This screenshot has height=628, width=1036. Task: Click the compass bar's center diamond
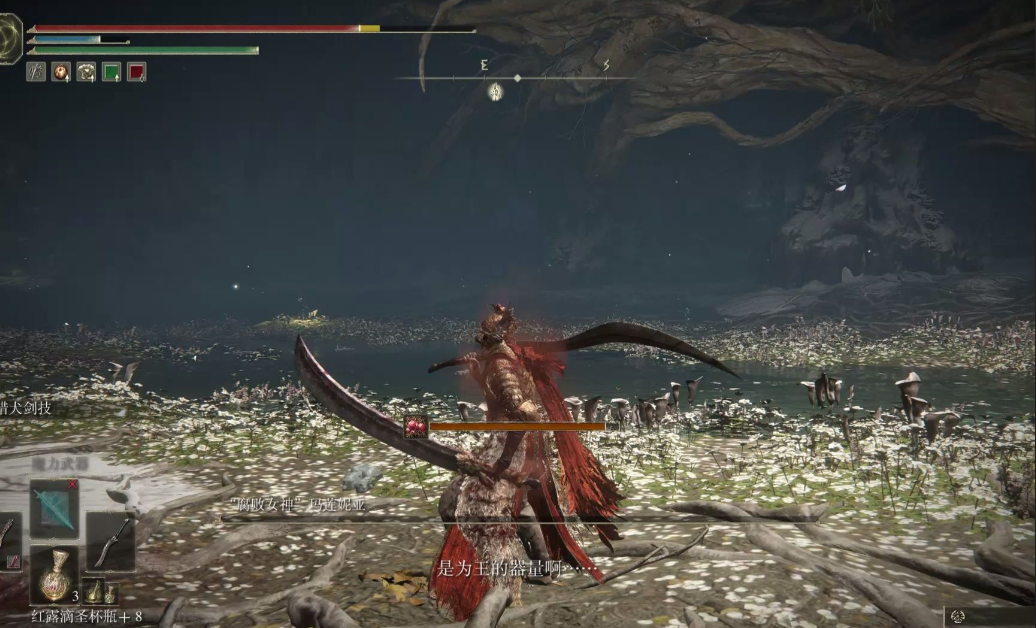tap(517, 77)
